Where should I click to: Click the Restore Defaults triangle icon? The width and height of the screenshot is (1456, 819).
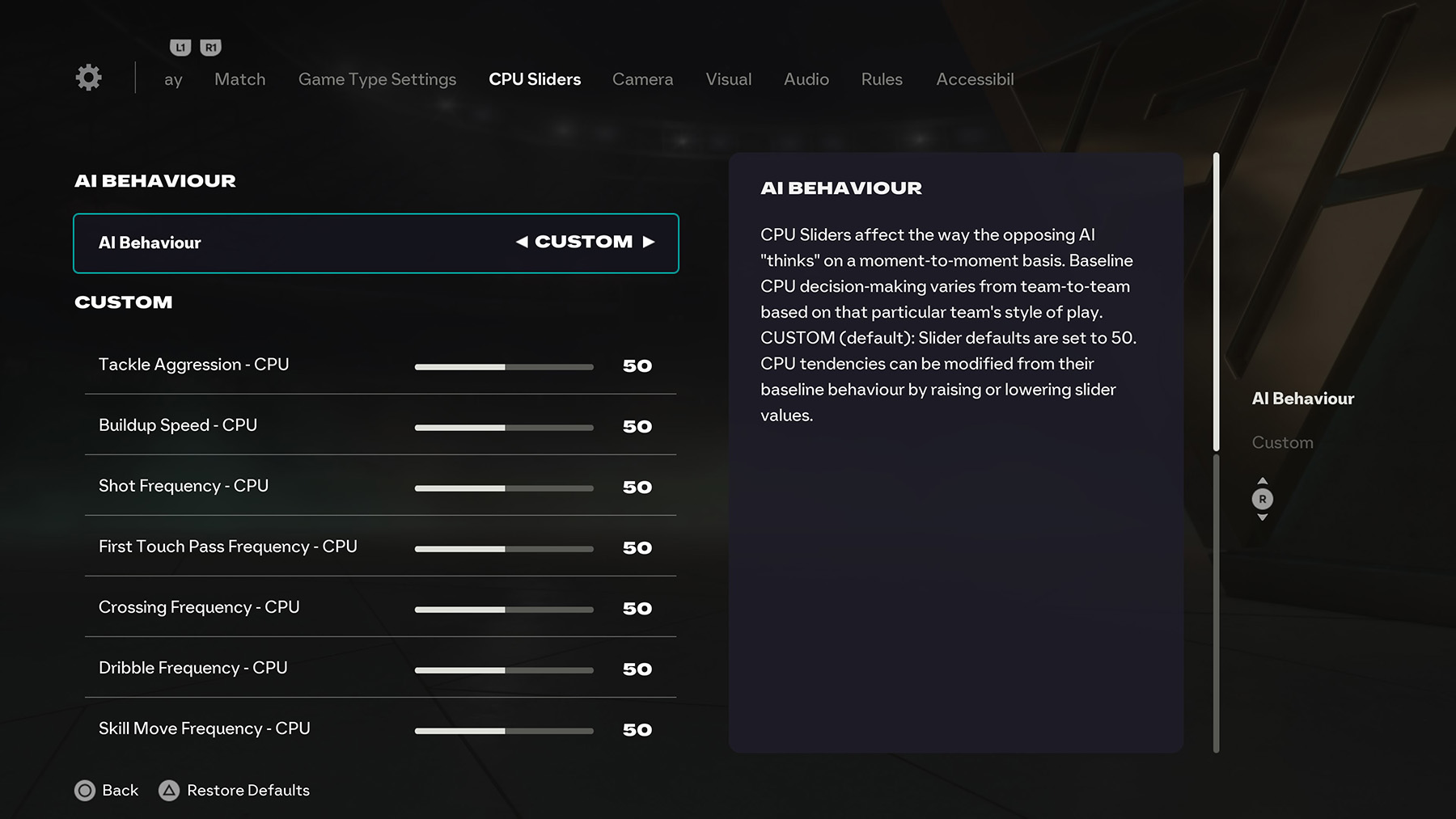tap(170, 791)
